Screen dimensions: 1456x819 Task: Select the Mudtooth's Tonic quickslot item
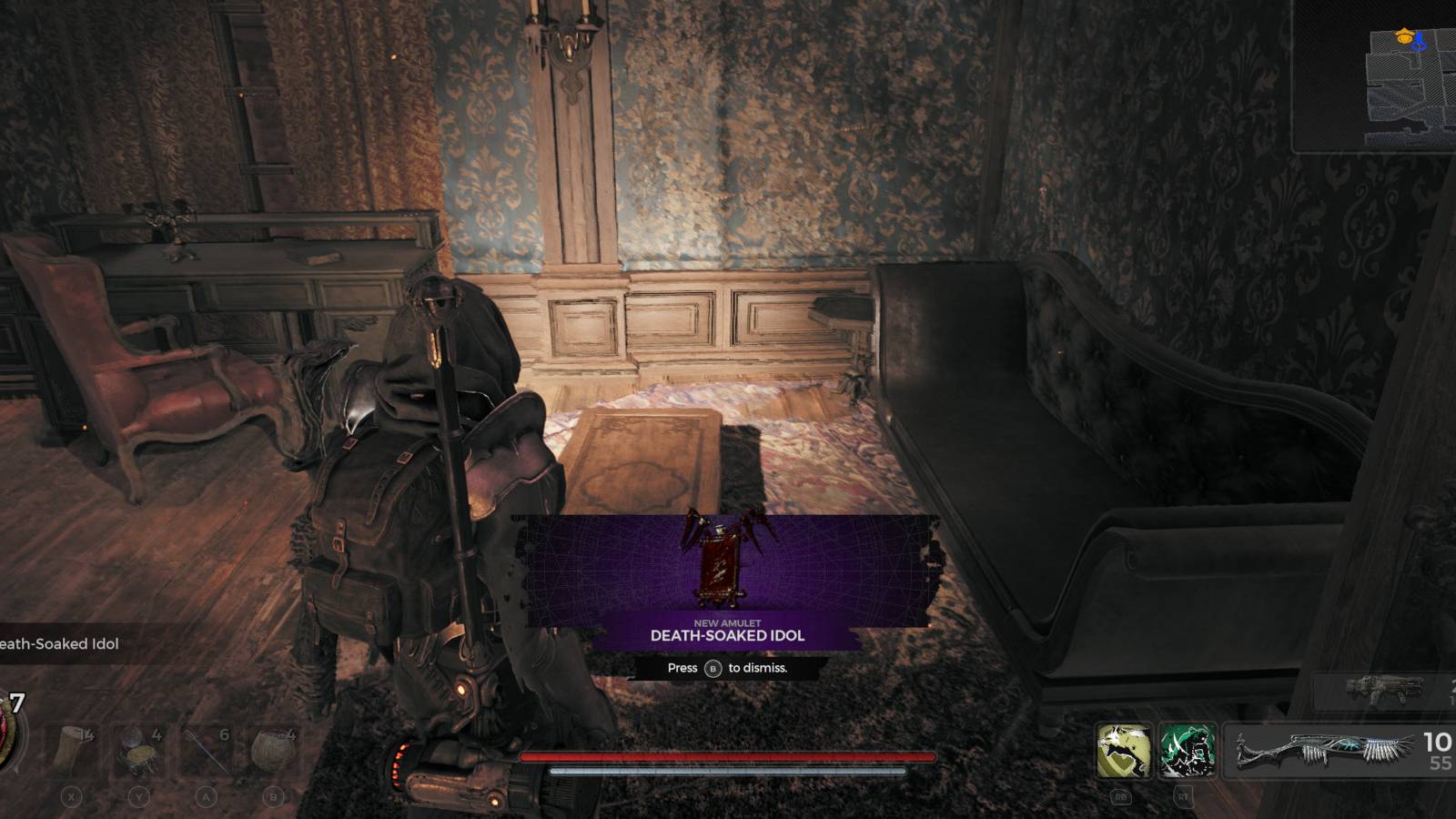[x=136, y=746]
